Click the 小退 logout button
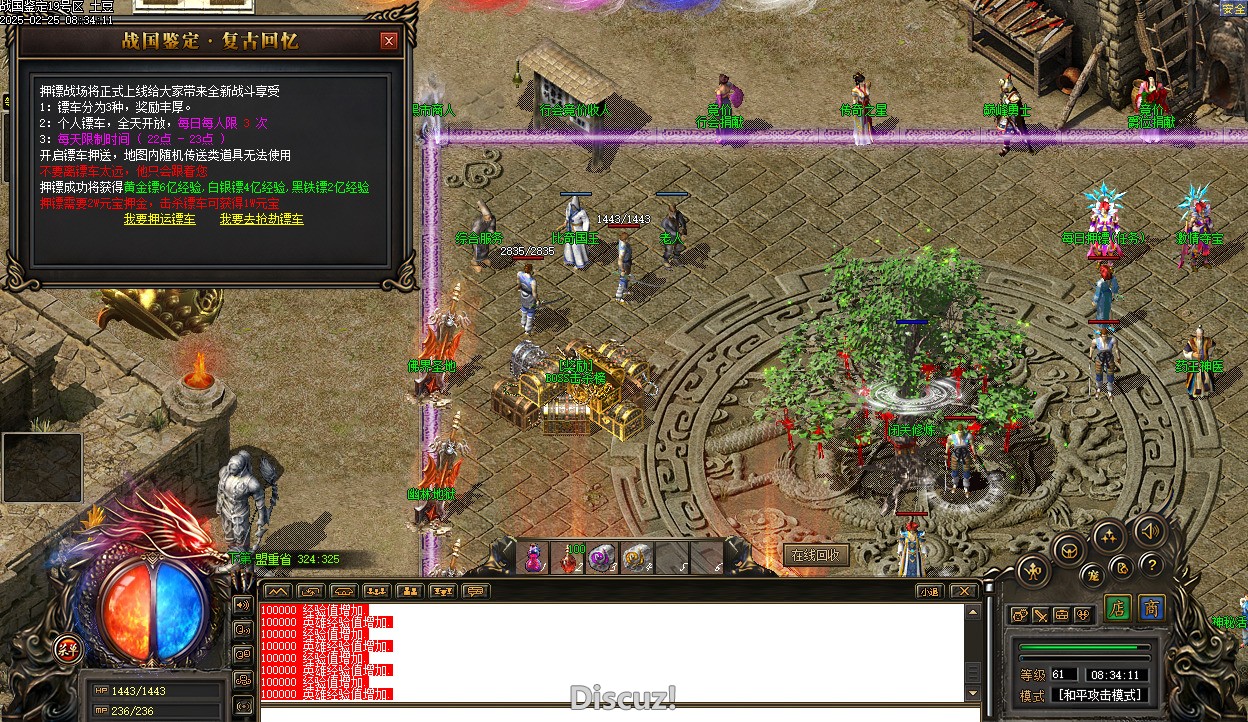The image size is (1248, 722). pyautogui.click(x=930, y=591)
